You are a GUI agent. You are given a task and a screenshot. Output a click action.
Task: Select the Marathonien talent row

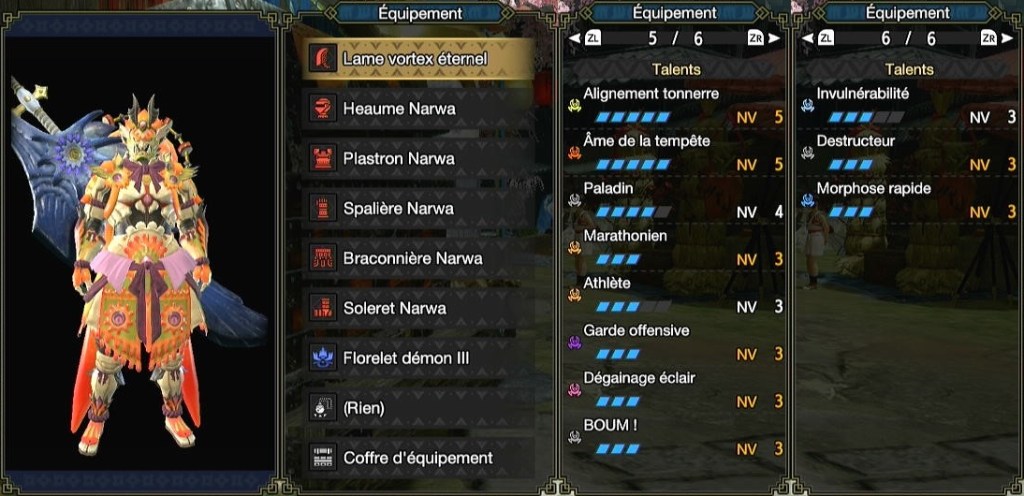point(677,247)
